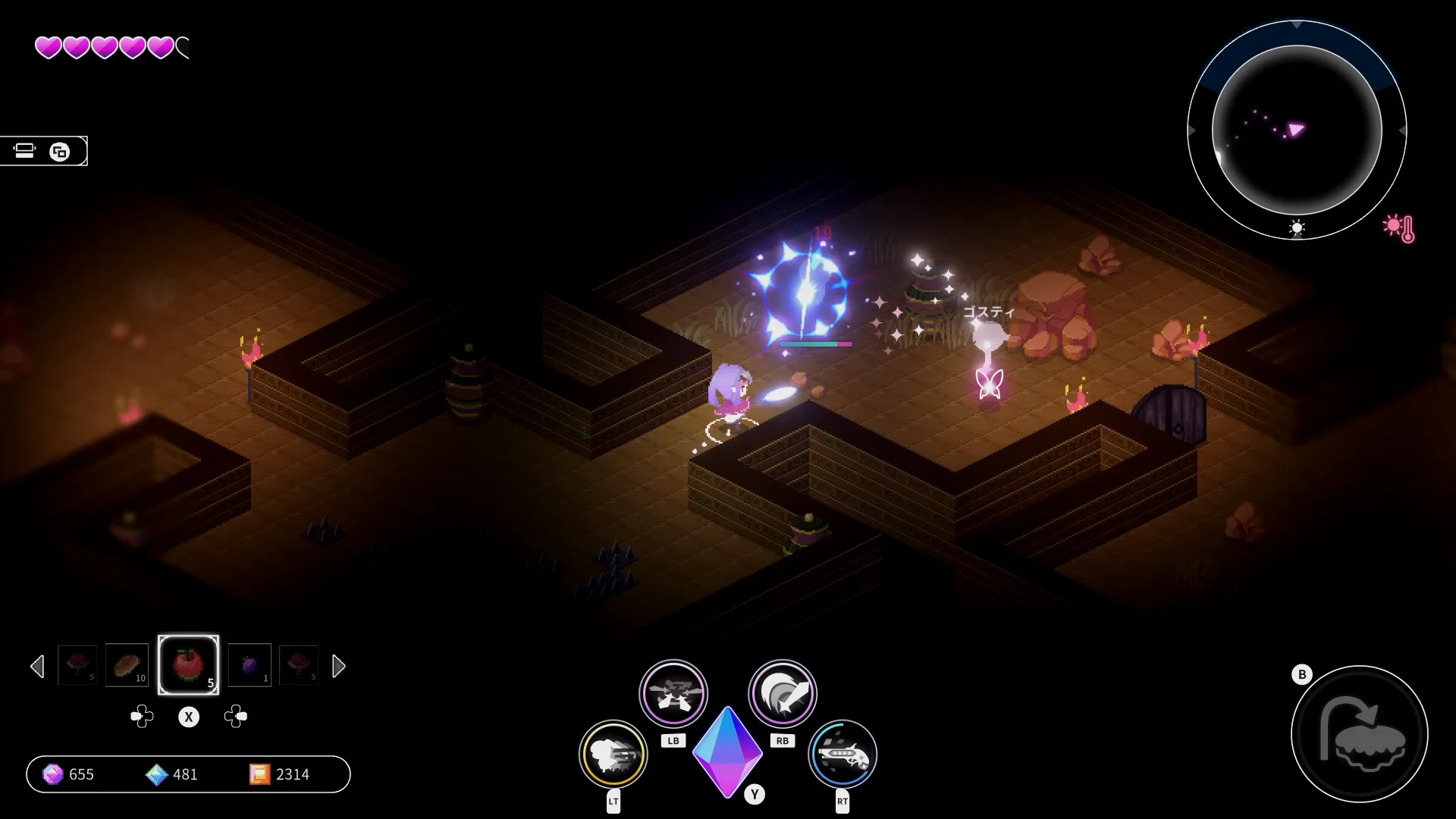Activate the dash smoke cloud ability
The height and width of the screenshot is (819, 1456).
point(613,755)
